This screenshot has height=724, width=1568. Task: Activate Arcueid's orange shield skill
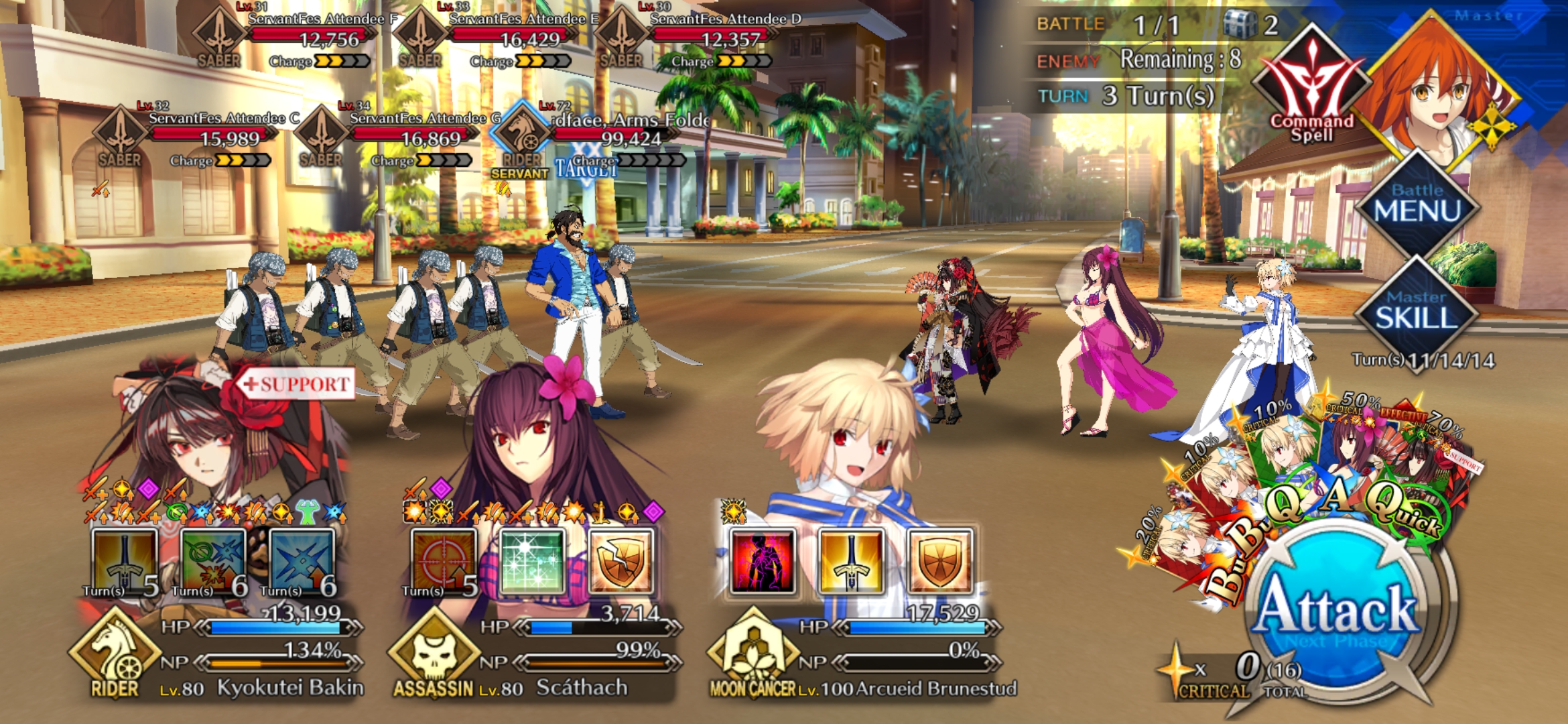tap(939, 562)
